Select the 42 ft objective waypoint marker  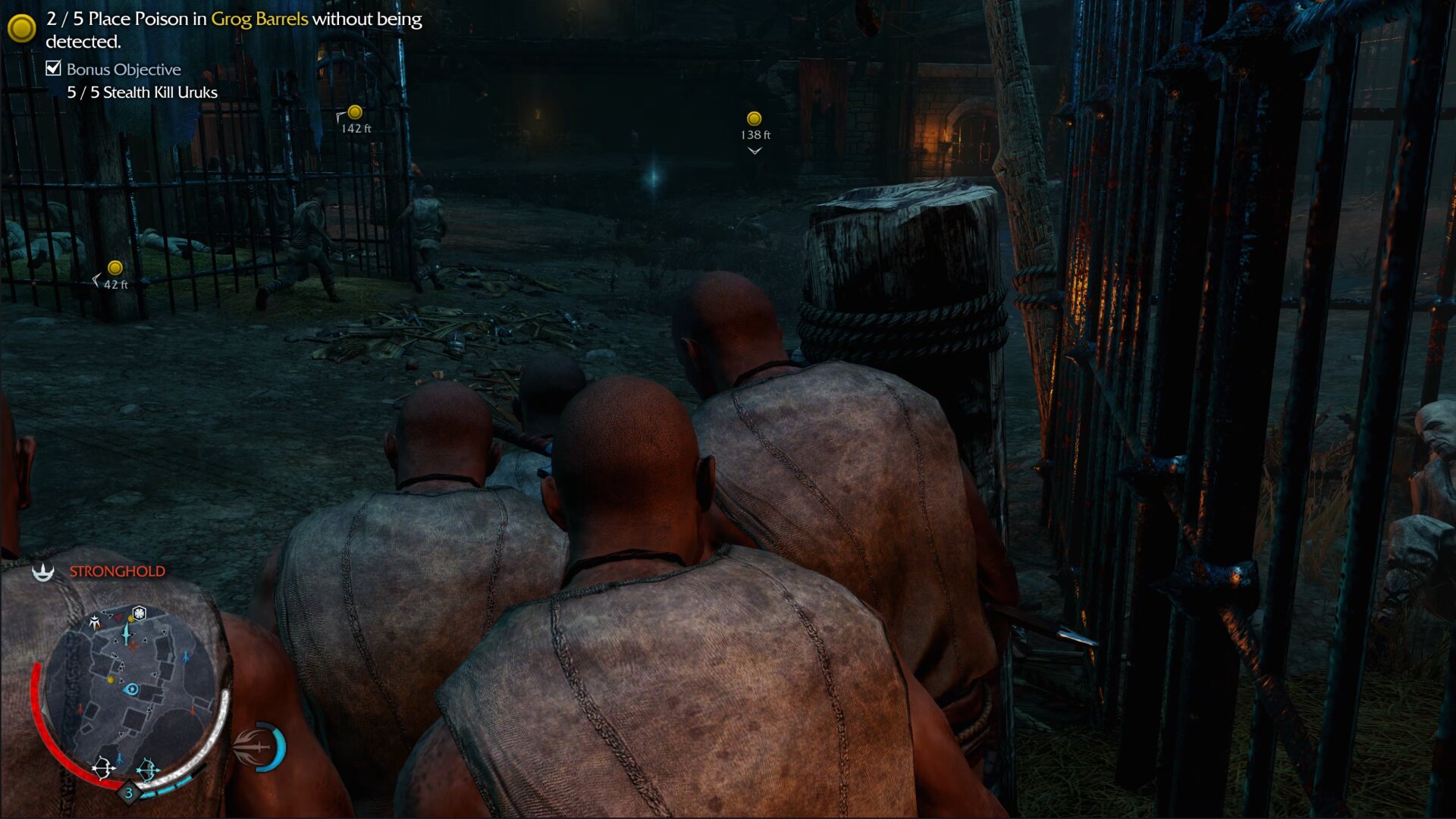115,268
